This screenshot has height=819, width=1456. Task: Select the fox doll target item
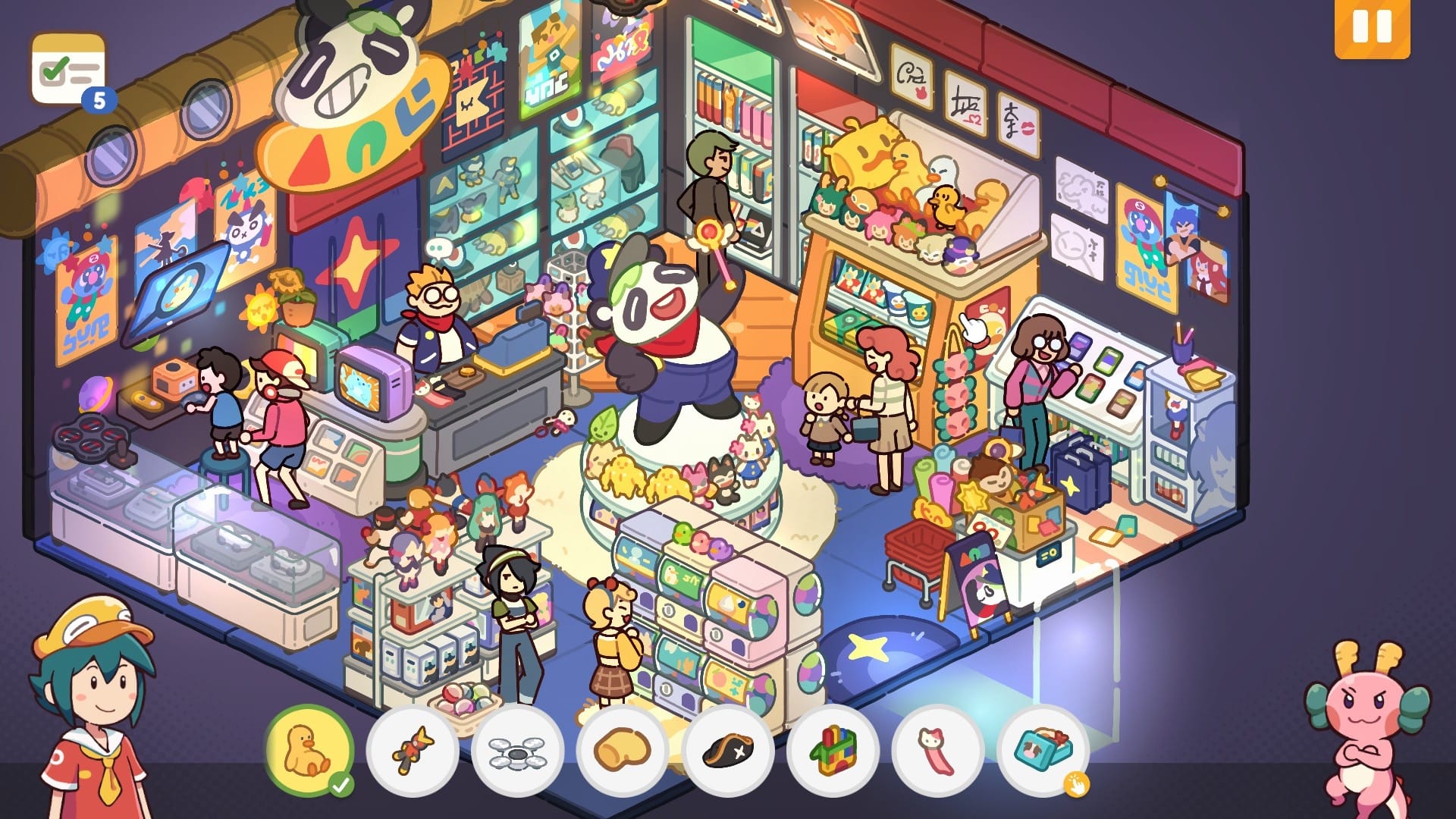tap(413, 751)
